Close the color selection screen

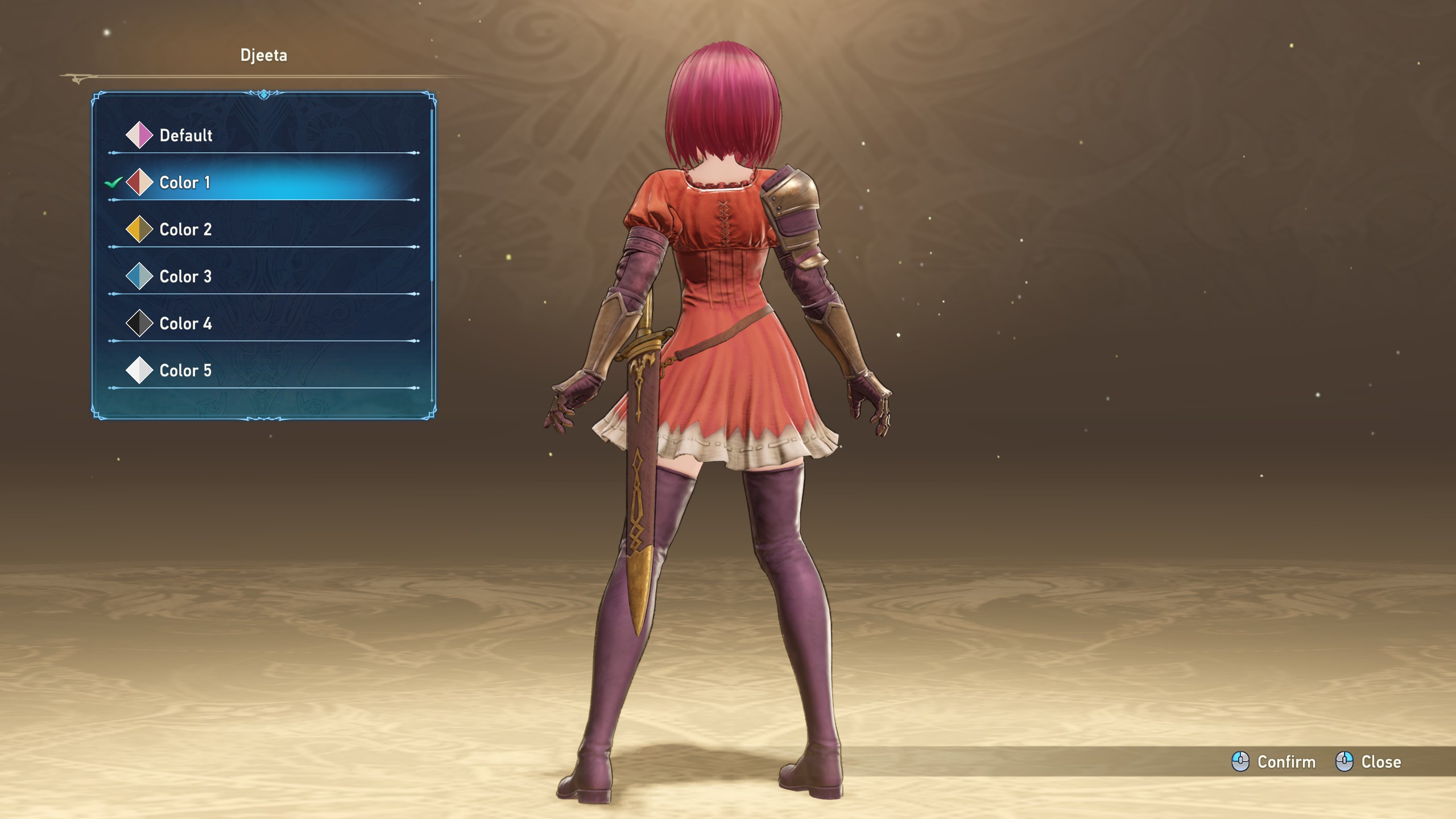click(1368, 762)
